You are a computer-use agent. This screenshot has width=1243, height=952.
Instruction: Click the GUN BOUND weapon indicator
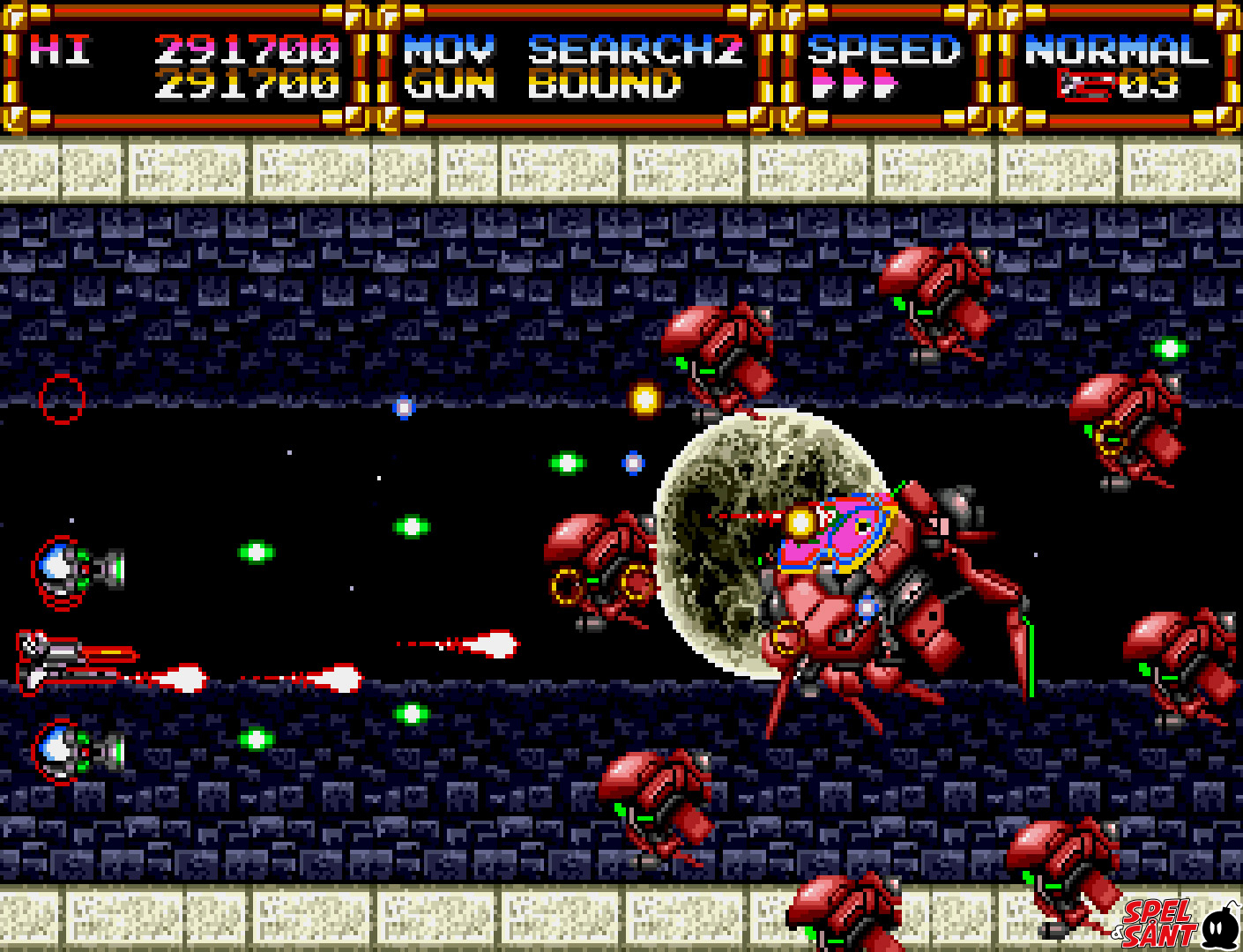coord(542,86)
